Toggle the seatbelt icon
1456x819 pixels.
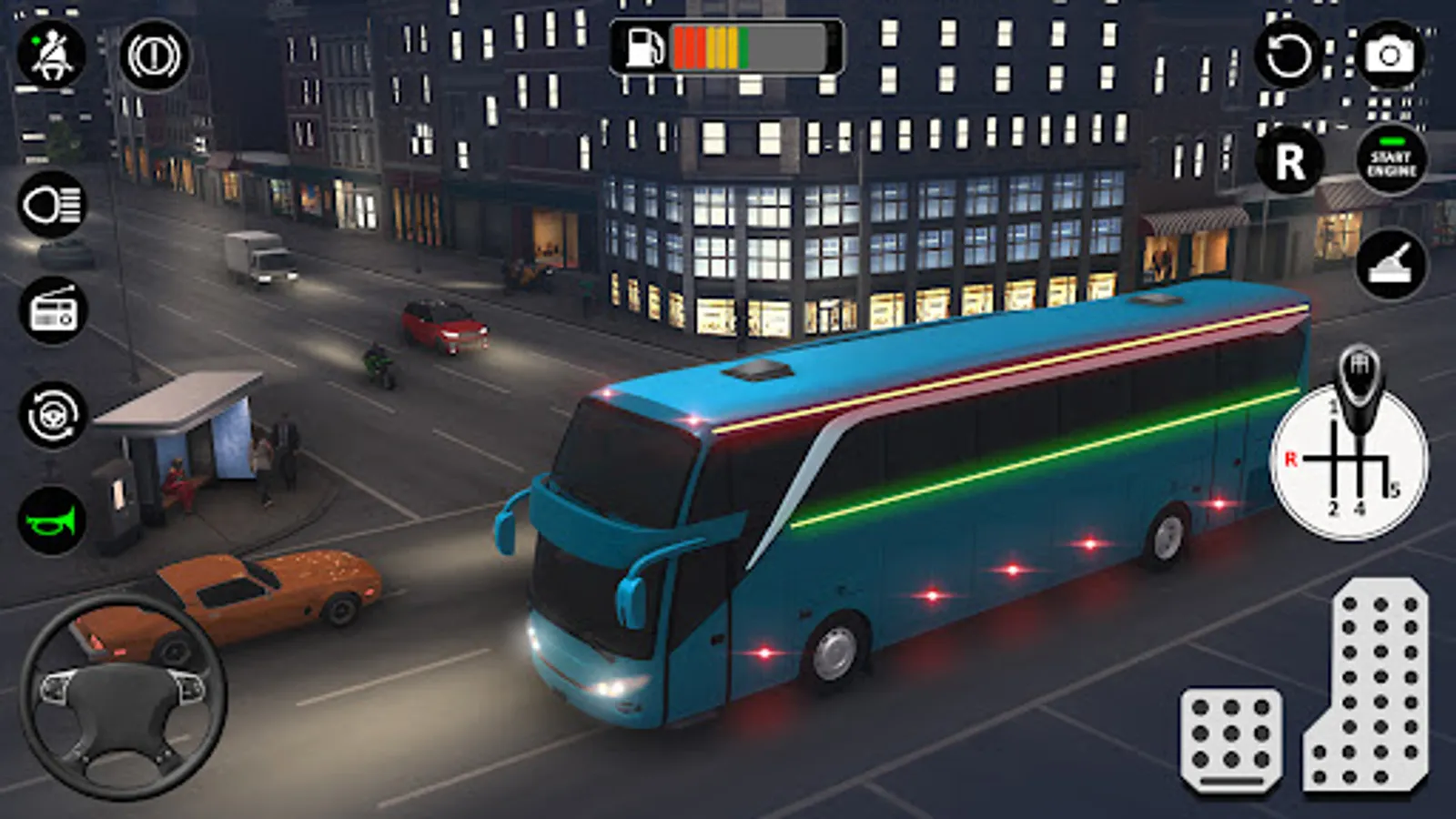coord(52,55)
